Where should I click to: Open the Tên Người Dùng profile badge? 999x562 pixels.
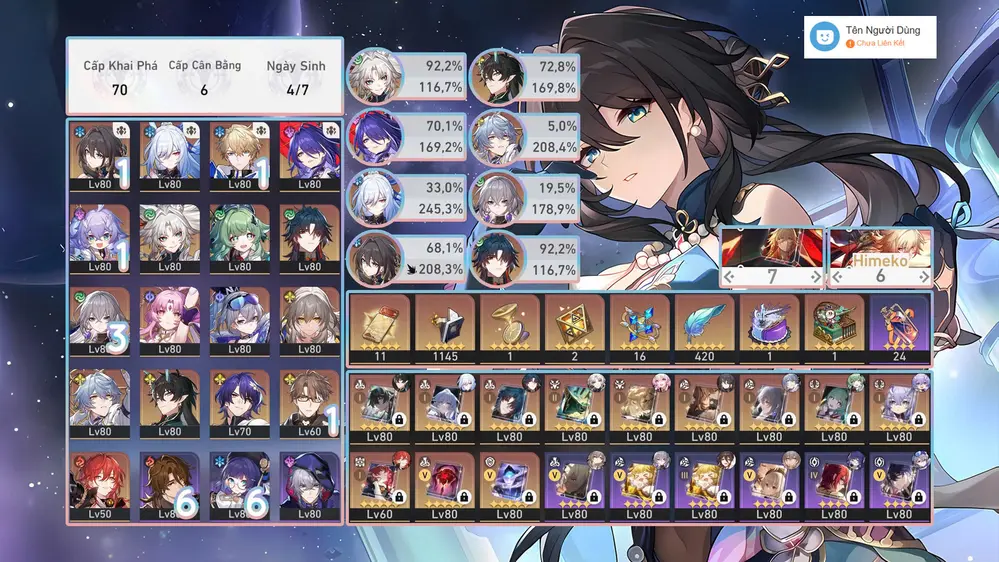(x=870, y=37)
